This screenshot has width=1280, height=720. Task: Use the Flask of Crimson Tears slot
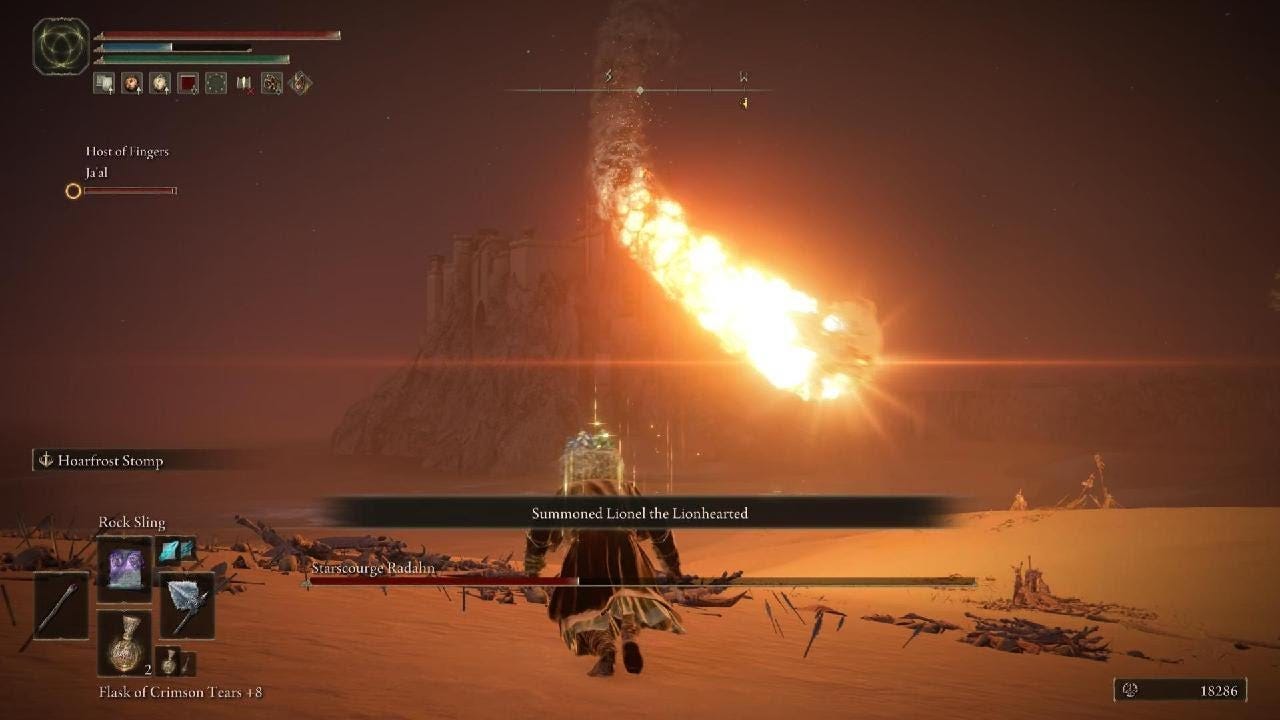[125, 642]
